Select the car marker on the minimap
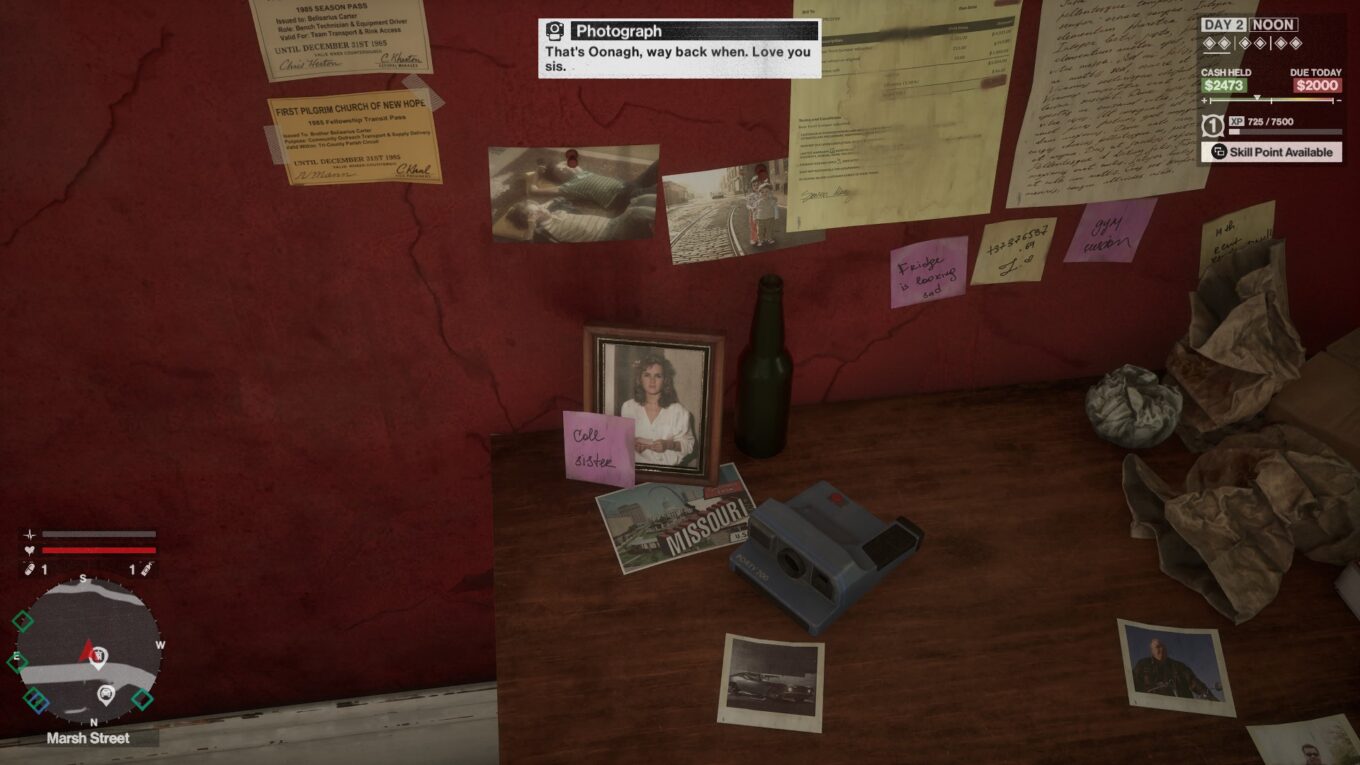This screenshot has height=765, width=1360. 105,694
